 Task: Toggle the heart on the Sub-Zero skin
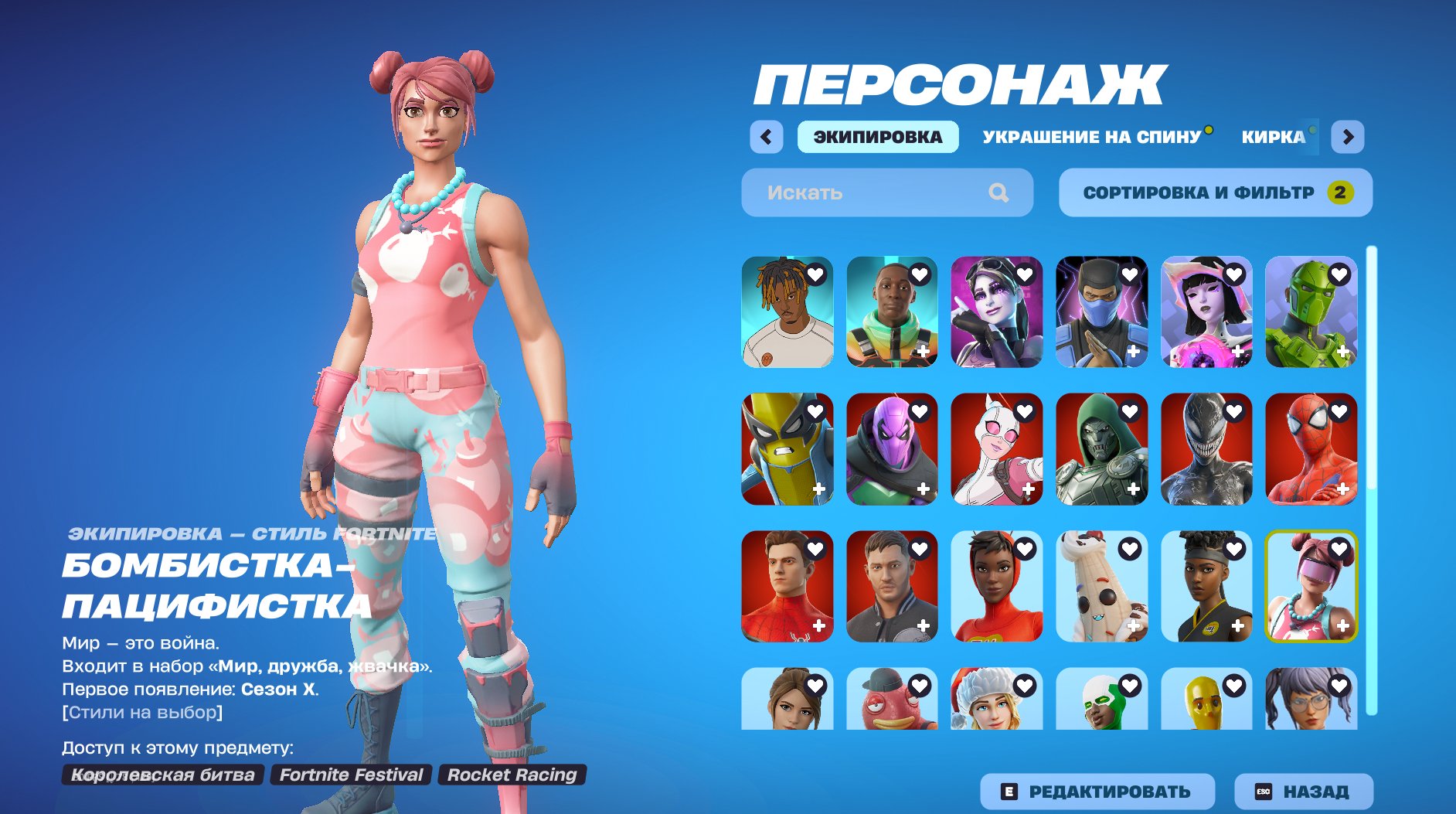pyautogui.click(x=1131, y=274)
